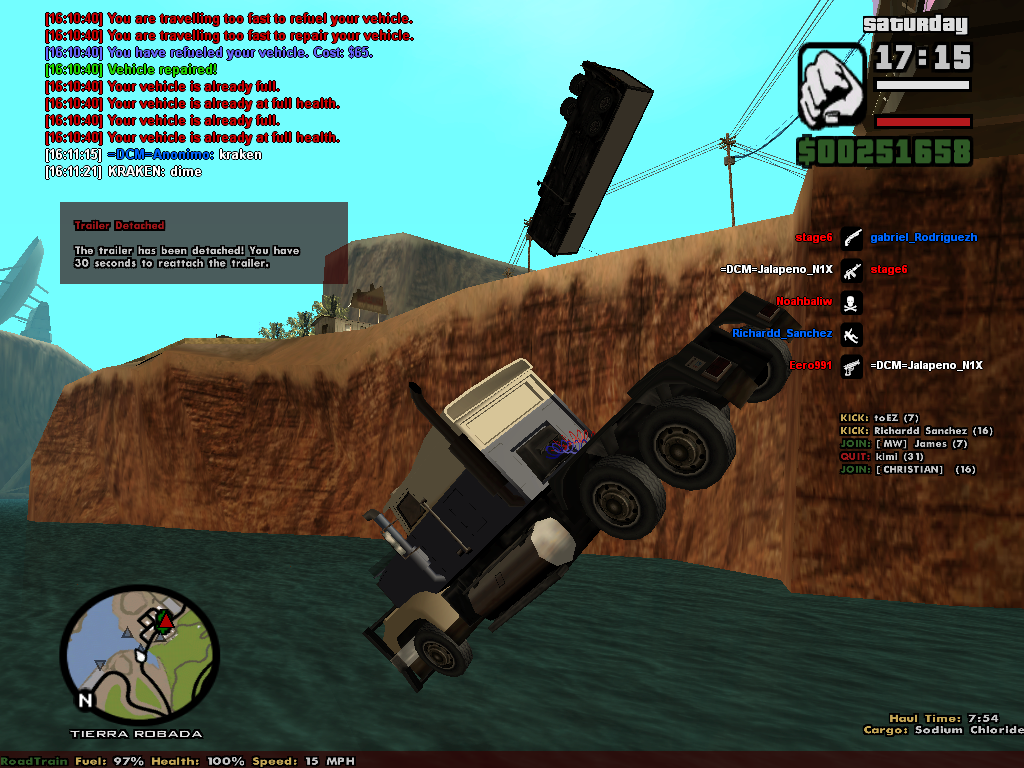Click the skull icon beside Noahbaliw

point(851,302)
